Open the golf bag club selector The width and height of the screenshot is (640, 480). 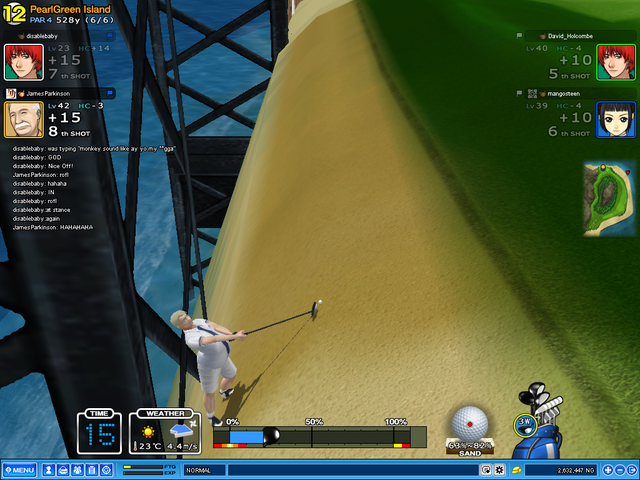pyautogui.click(x=543, y=435)
